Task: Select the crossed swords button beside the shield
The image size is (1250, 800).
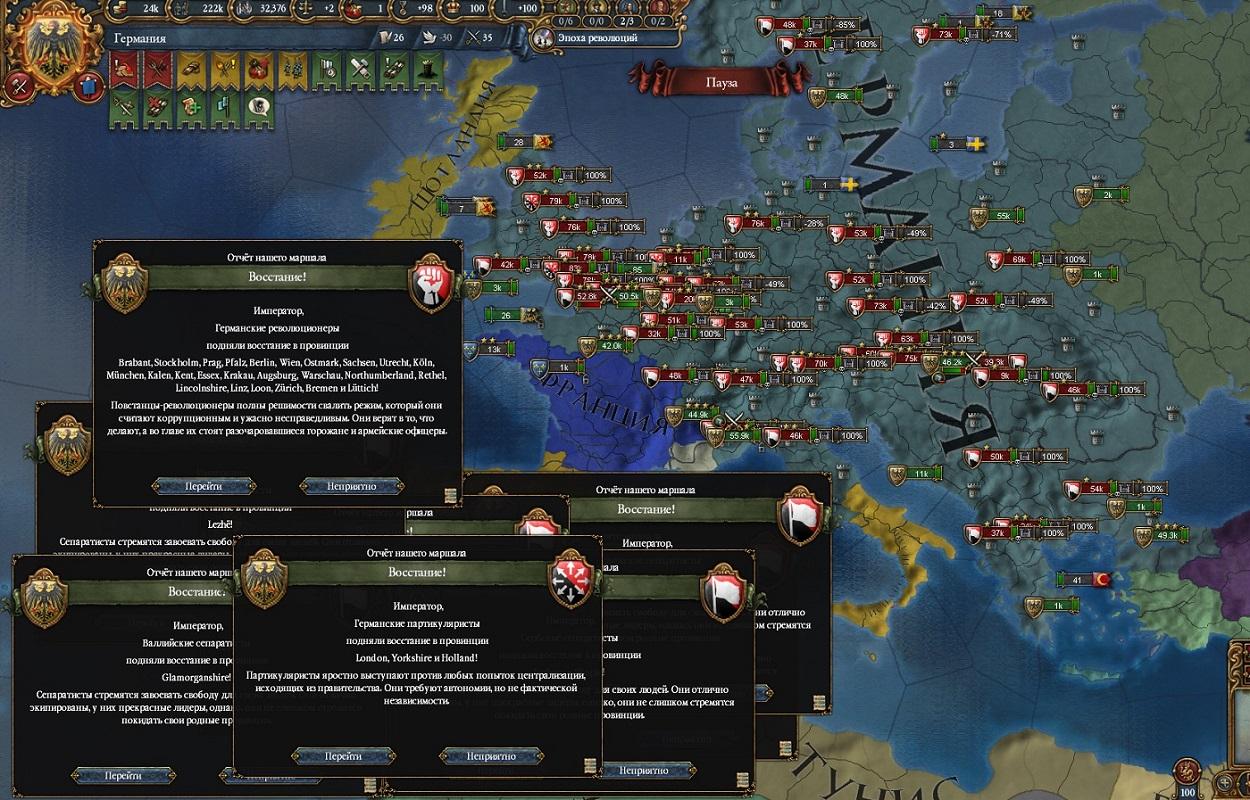Action: coord(17,86)
